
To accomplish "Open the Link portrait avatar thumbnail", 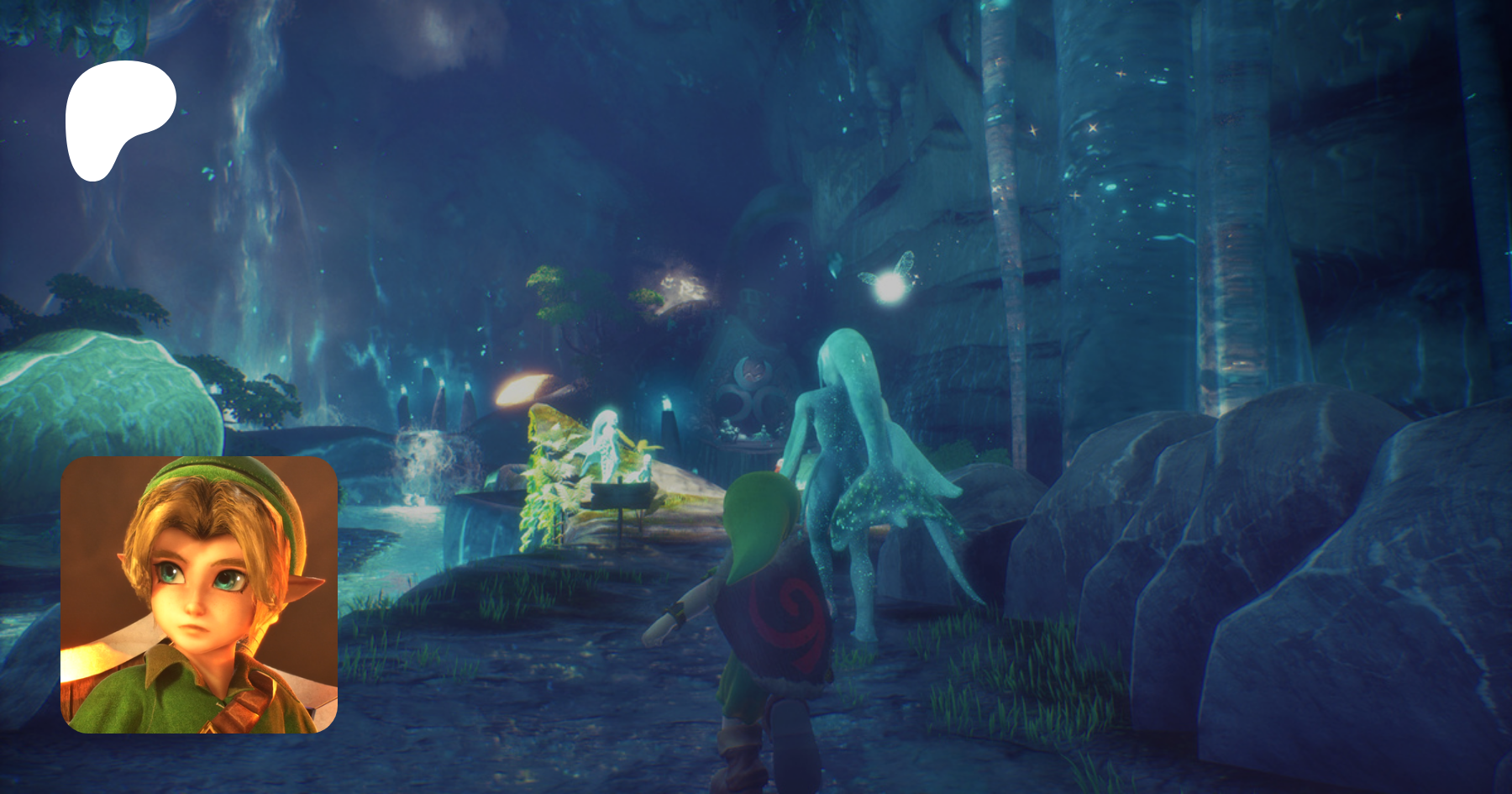I will coord(199,595).
